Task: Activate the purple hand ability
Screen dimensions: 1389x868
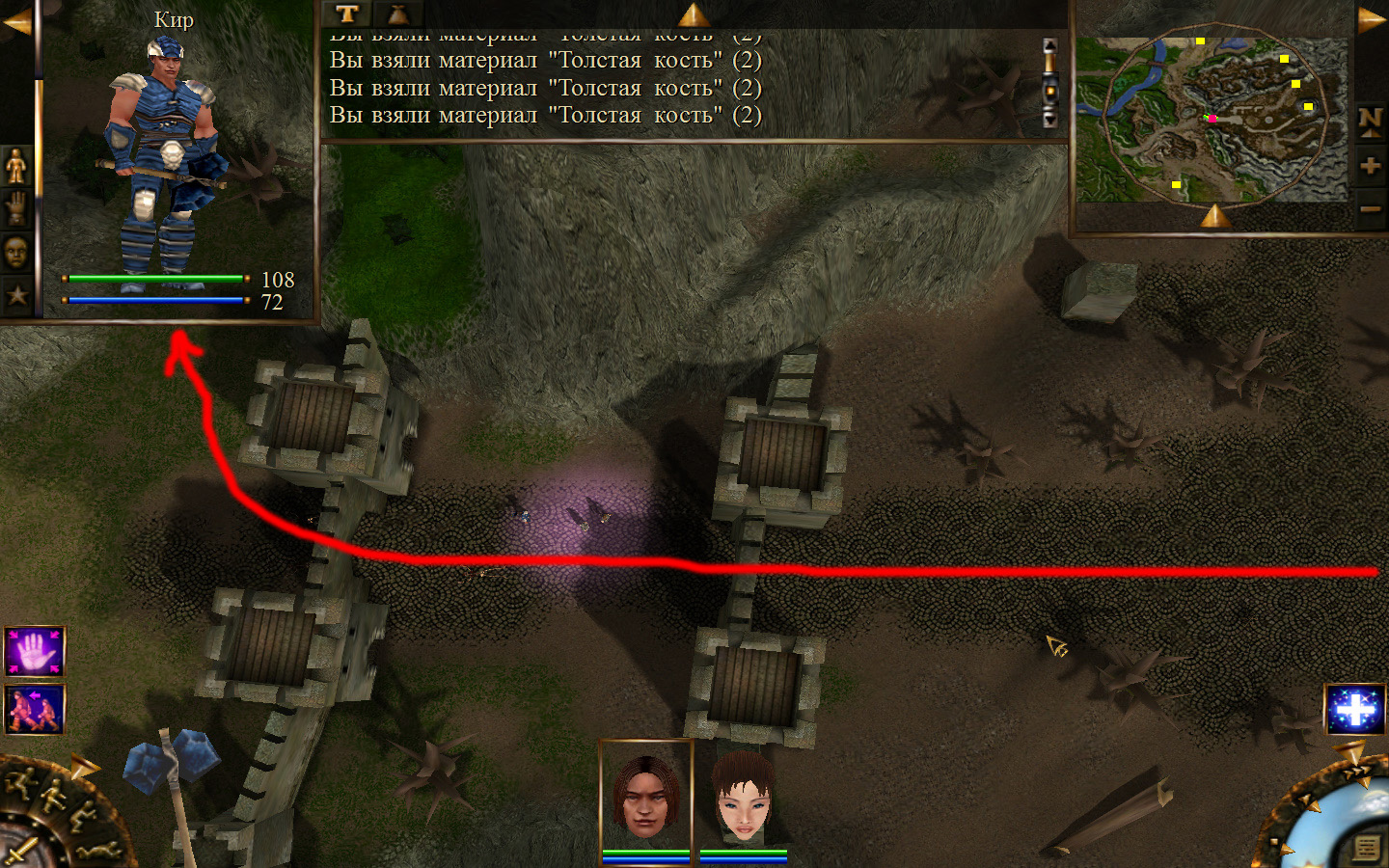Action: click(35, 651)
